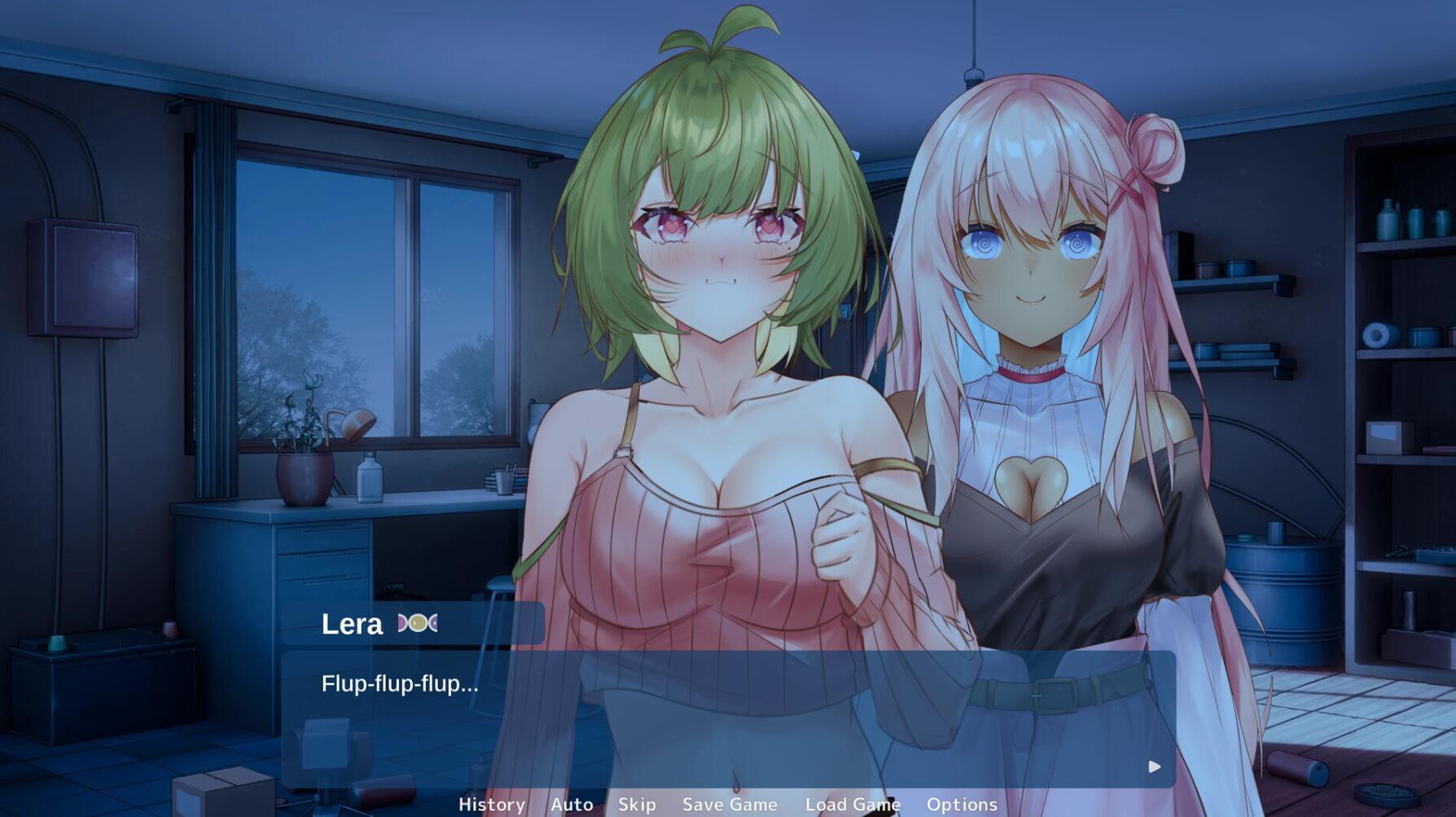This screenshot has height=817, width=1456.
Task: Open the Options screen
Action: pos(962,804)
